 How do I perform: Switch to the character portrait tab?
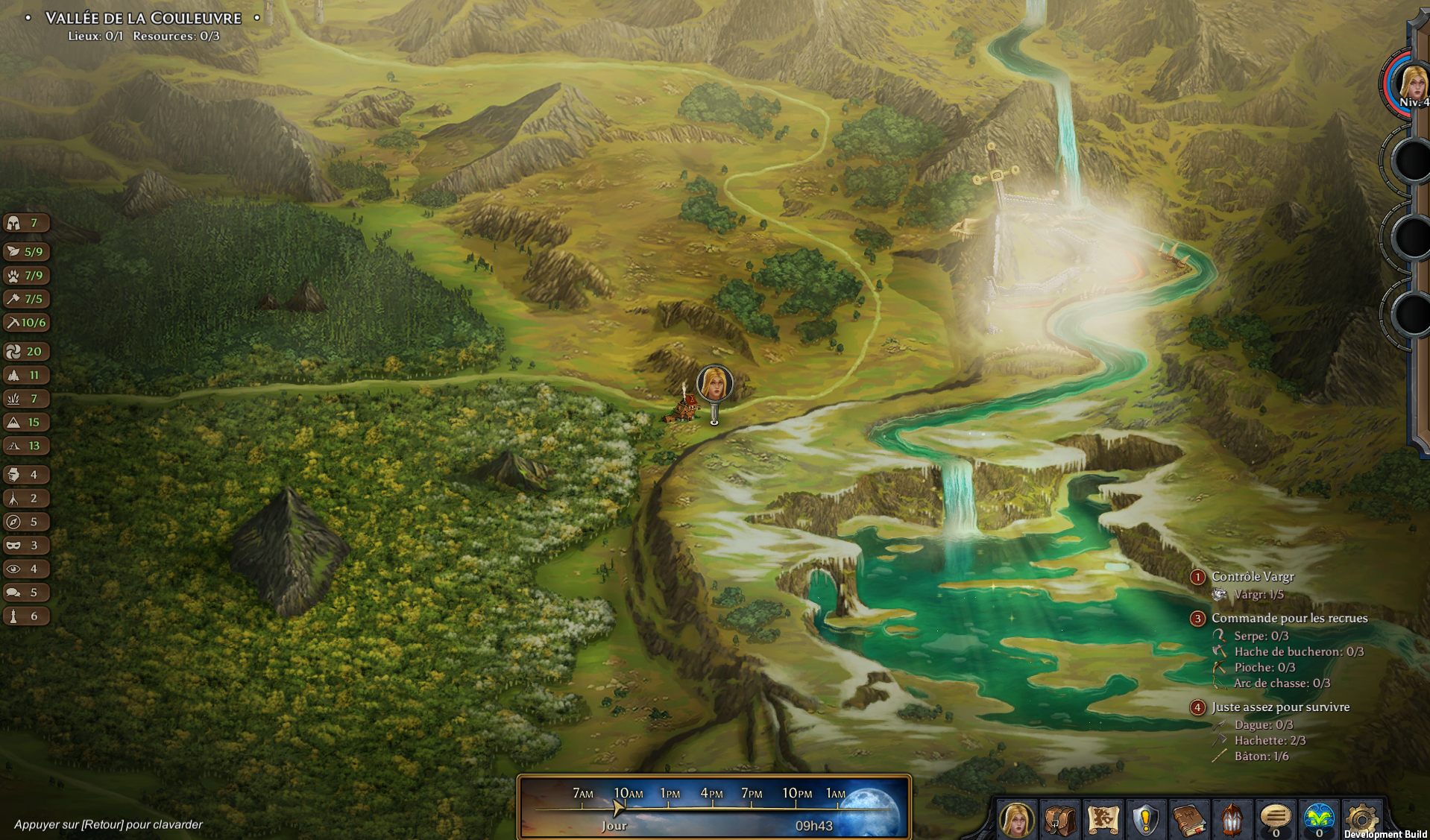[1018, 819]
